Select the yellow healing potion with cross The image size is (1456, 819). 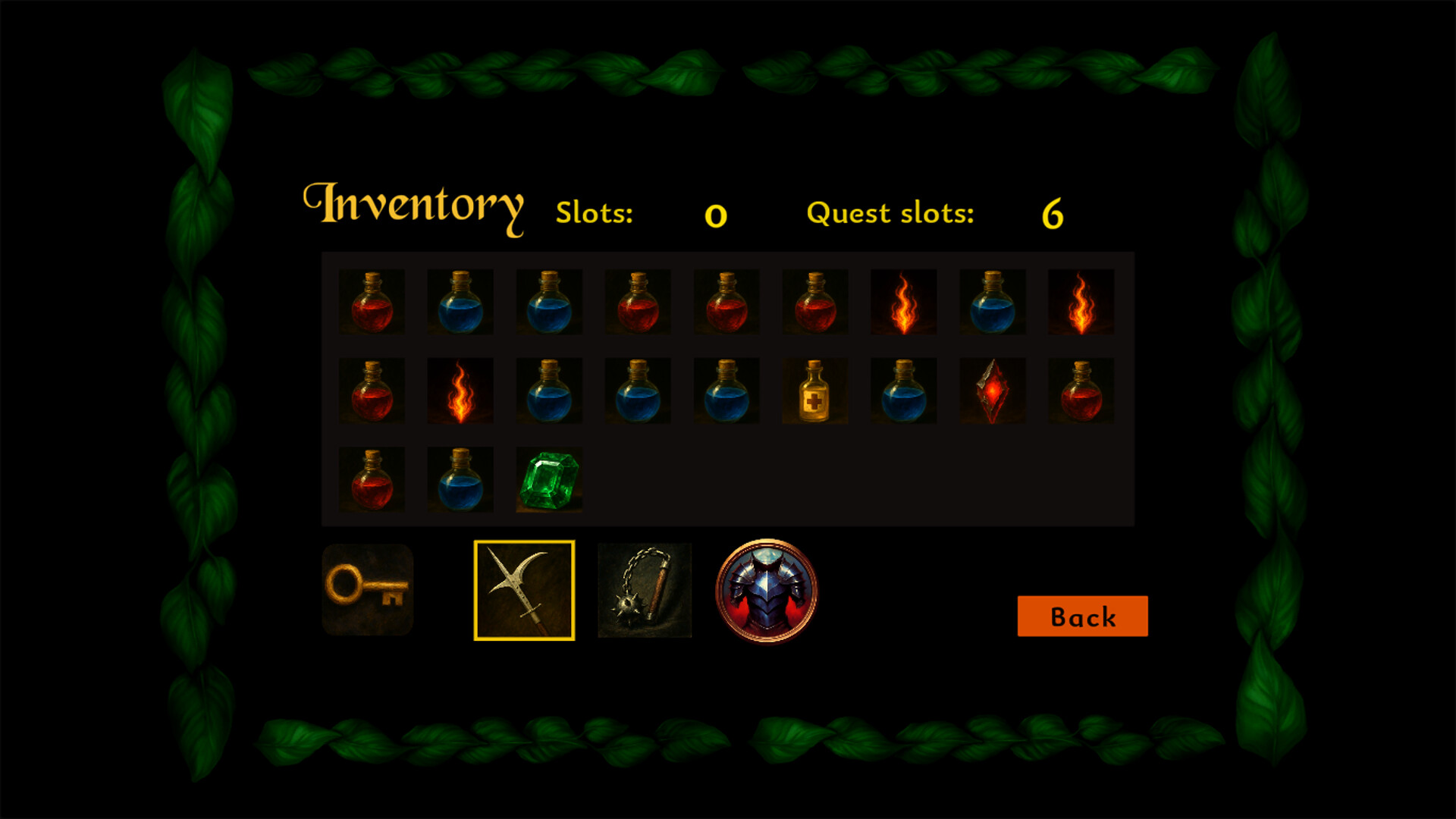(x=814, y=391)
